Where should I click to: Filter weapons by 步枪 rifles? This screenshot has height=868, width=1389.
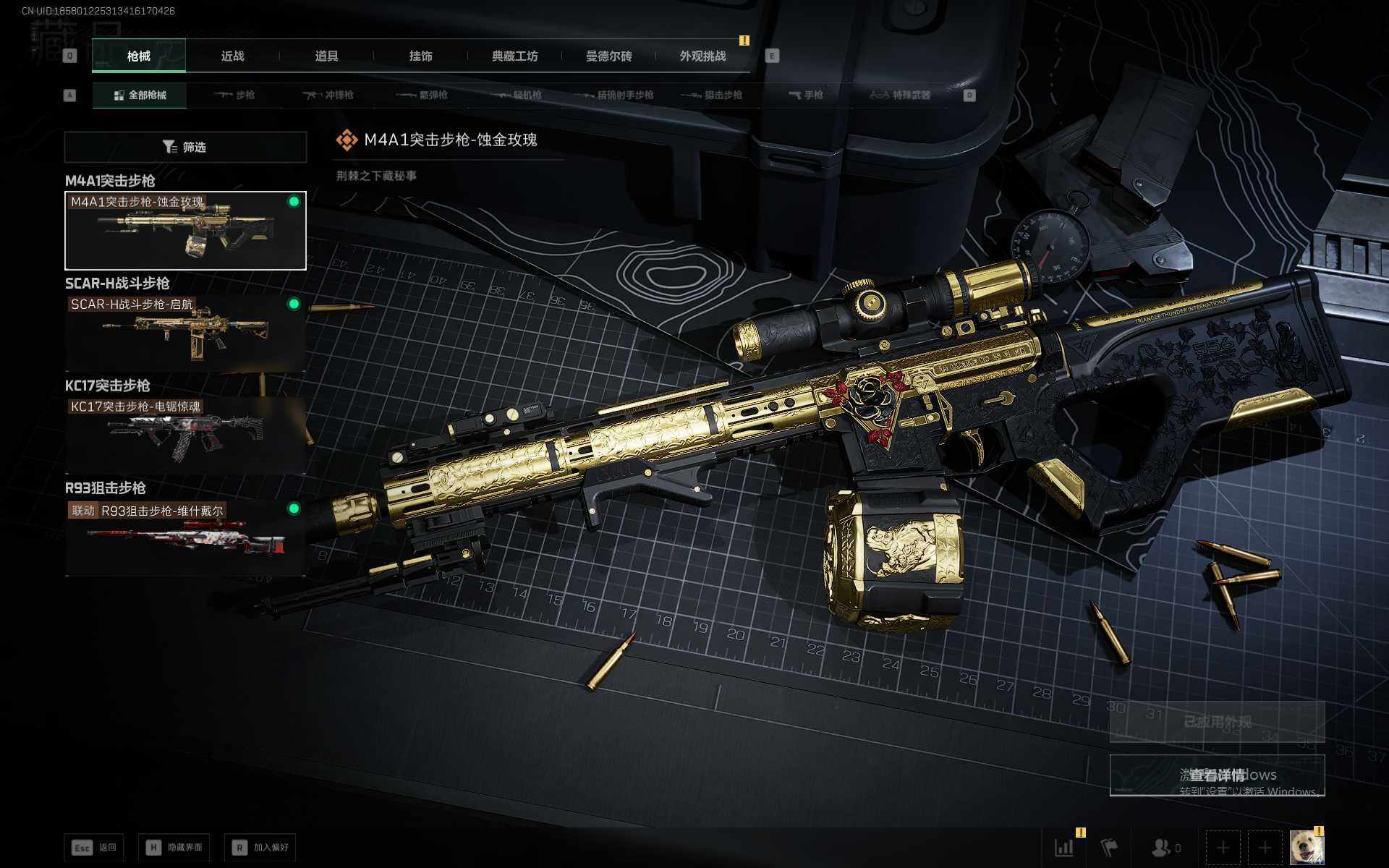click(234, 95)
